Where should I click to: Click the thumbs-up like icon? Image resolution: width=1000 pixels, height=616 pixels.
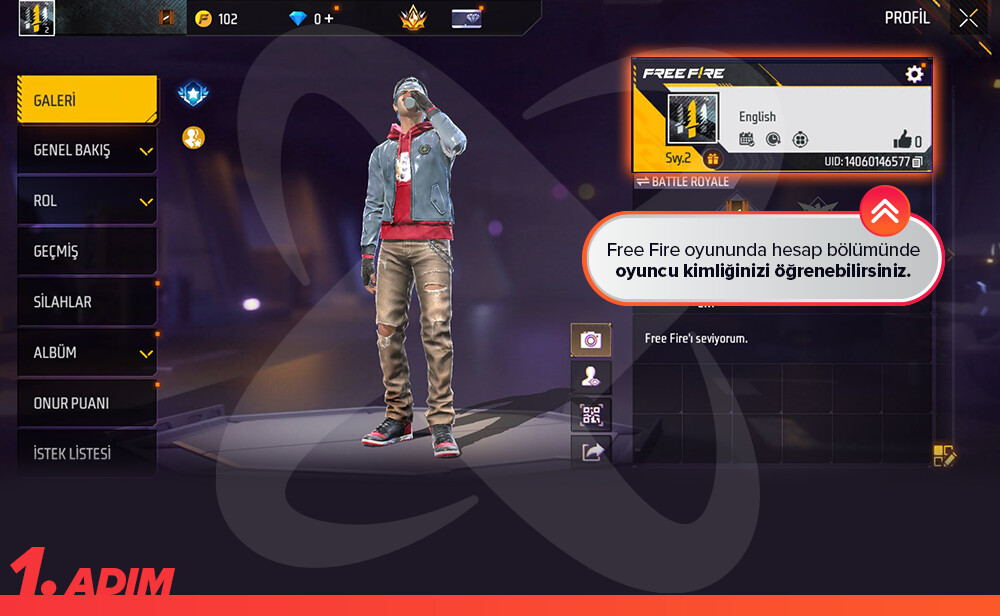(901, 141)
